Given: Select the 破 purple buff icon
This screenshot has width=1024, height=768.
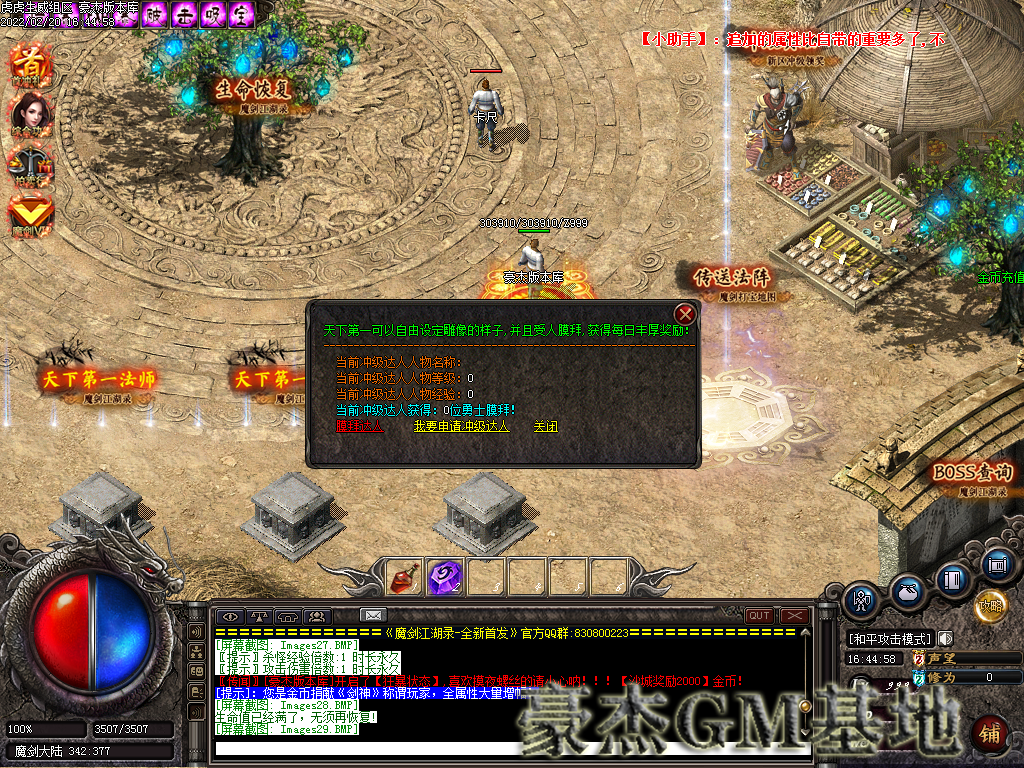Looking at the screenshot, I should pos(155,14).
